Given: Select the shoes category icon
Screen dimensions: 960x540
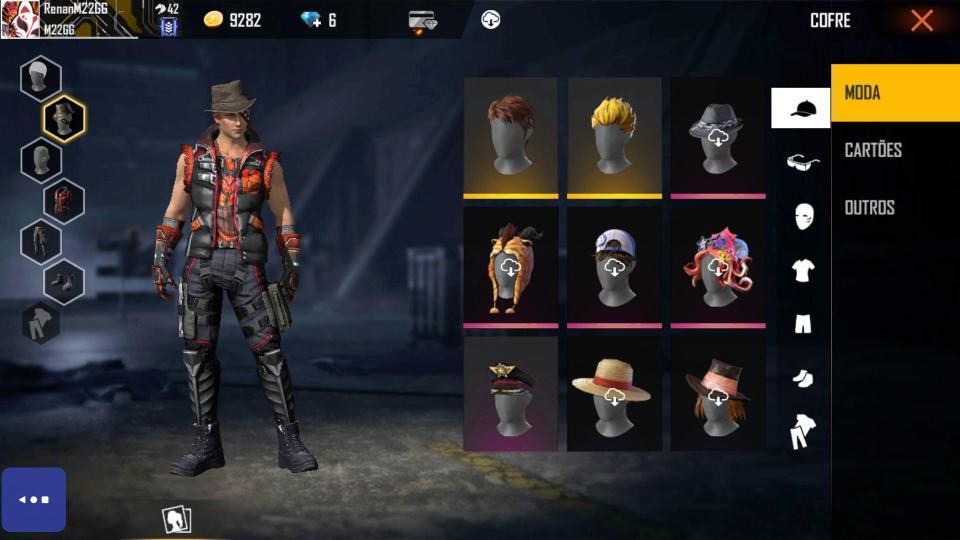Looking at the screenshot, I should click(802, 377).
